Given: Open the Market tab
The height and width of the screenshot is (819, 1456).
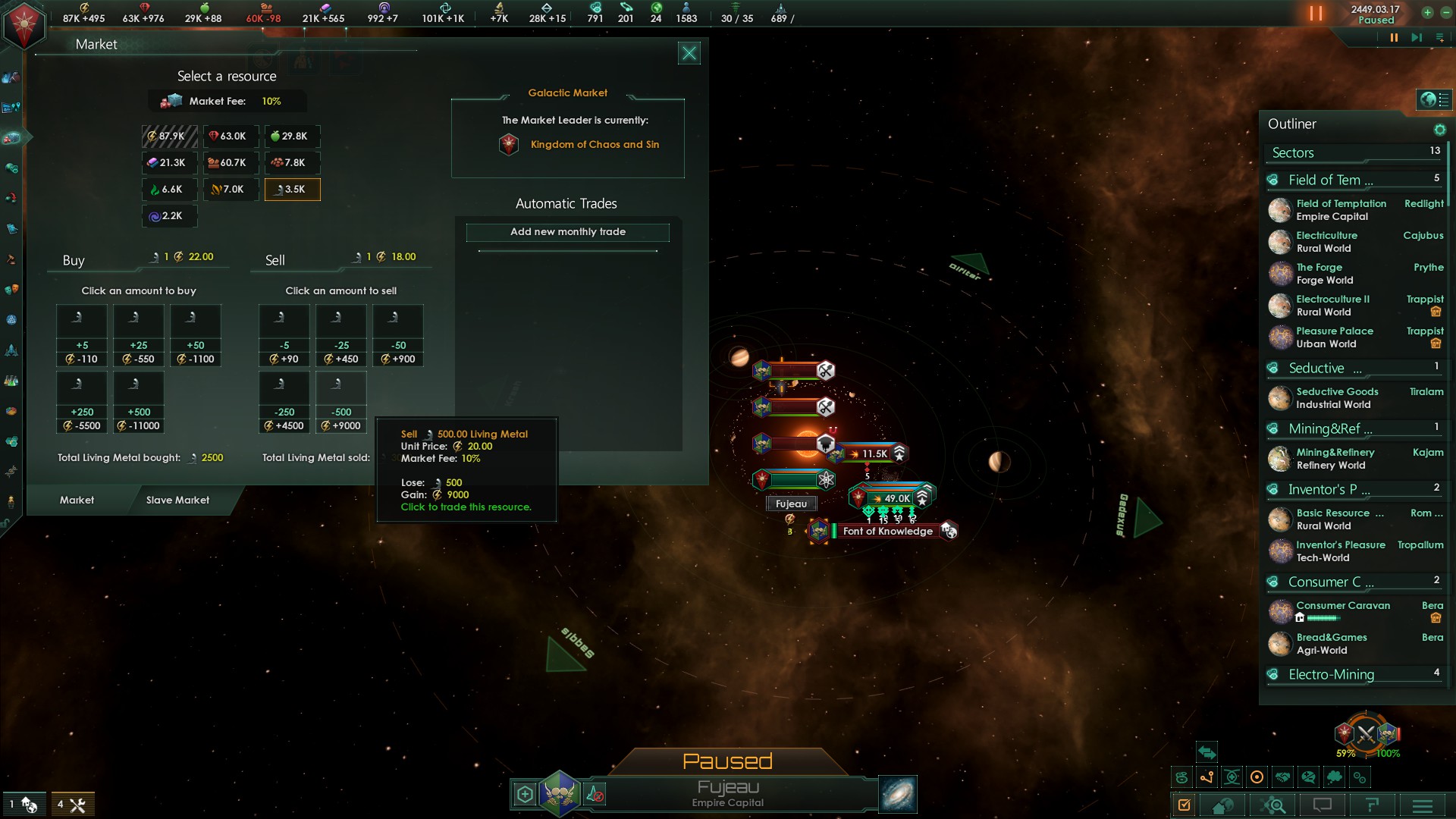Looking at the screenshot, I should 77,500.
